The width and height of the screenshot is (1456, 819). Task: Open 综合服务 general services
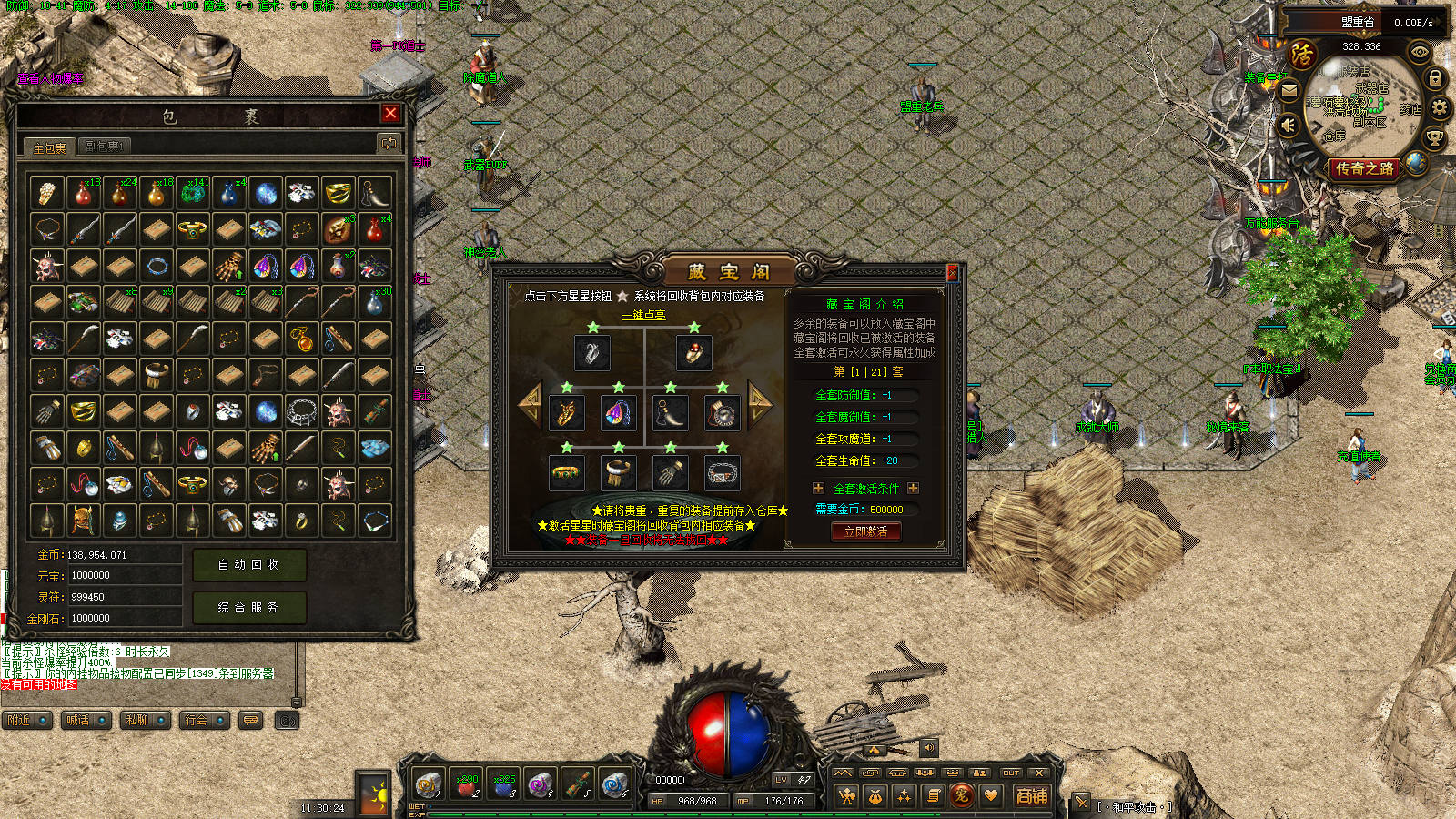pyautogui.click(x=248, y=607)
